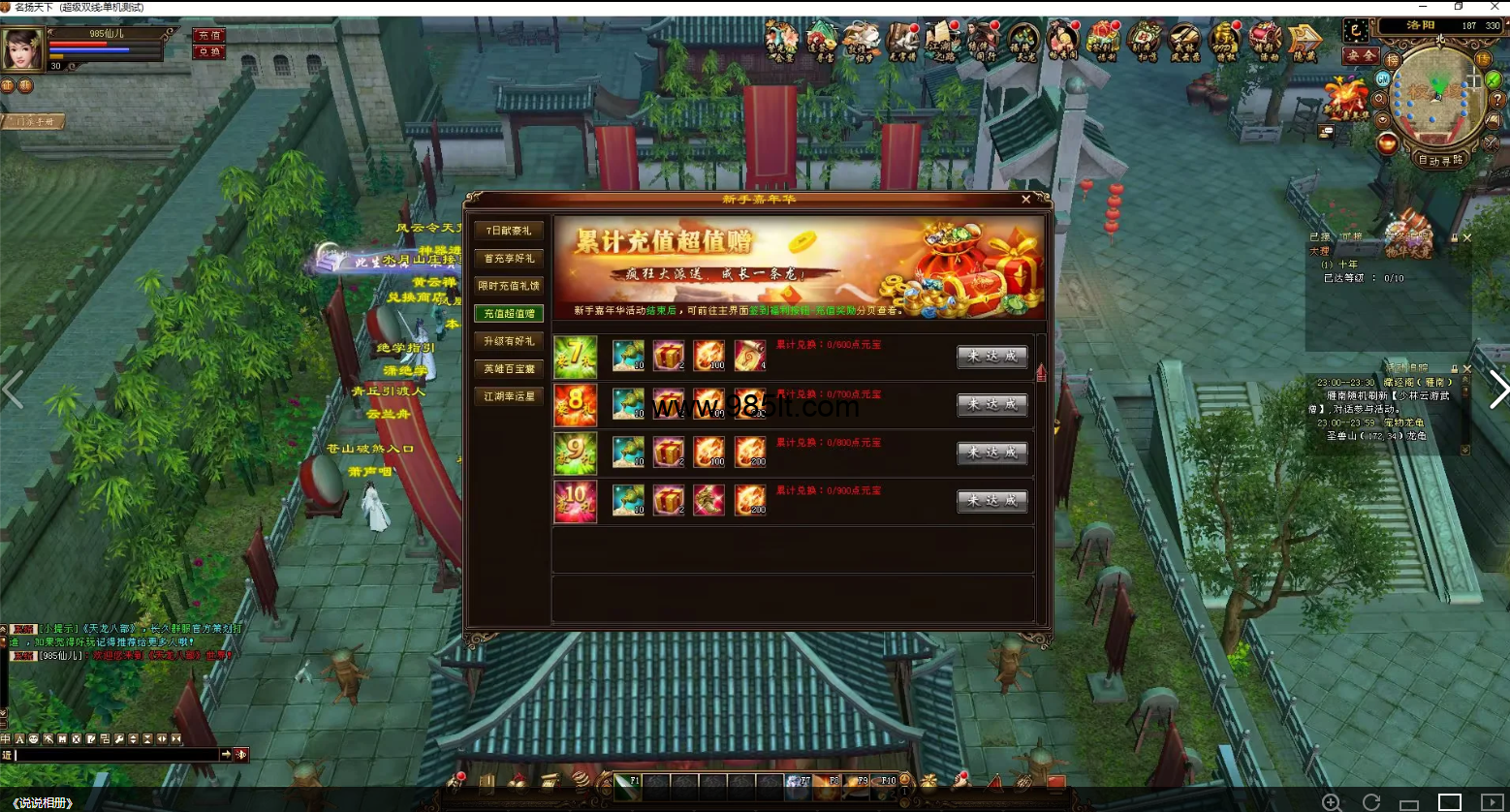
Task: Click 未达成 button for the 600 元宝 reward
Action: pyautogui.click(x=991, y=357)
